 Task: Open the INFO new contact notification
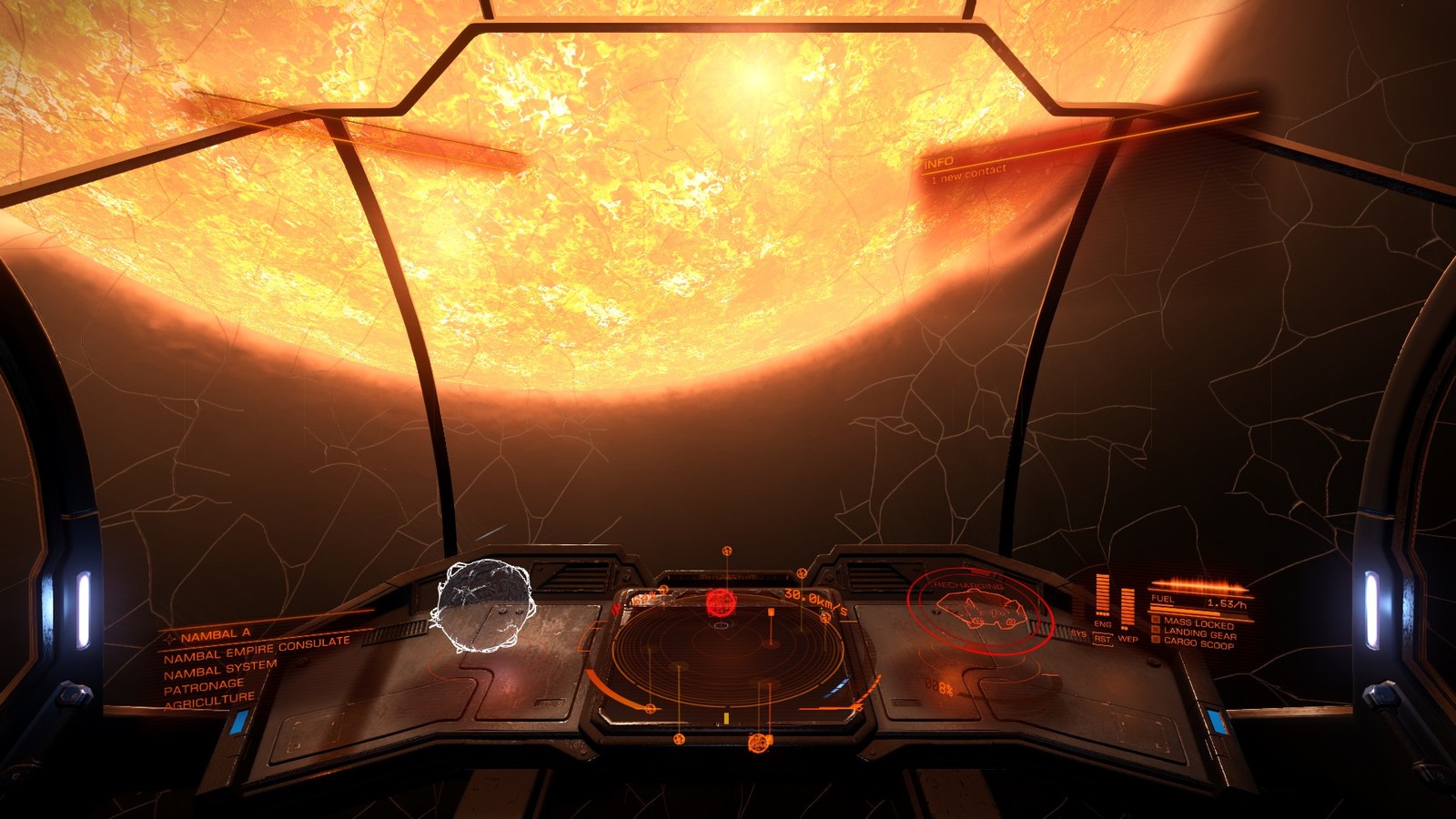pyautogui.click(x=966, y=168)
